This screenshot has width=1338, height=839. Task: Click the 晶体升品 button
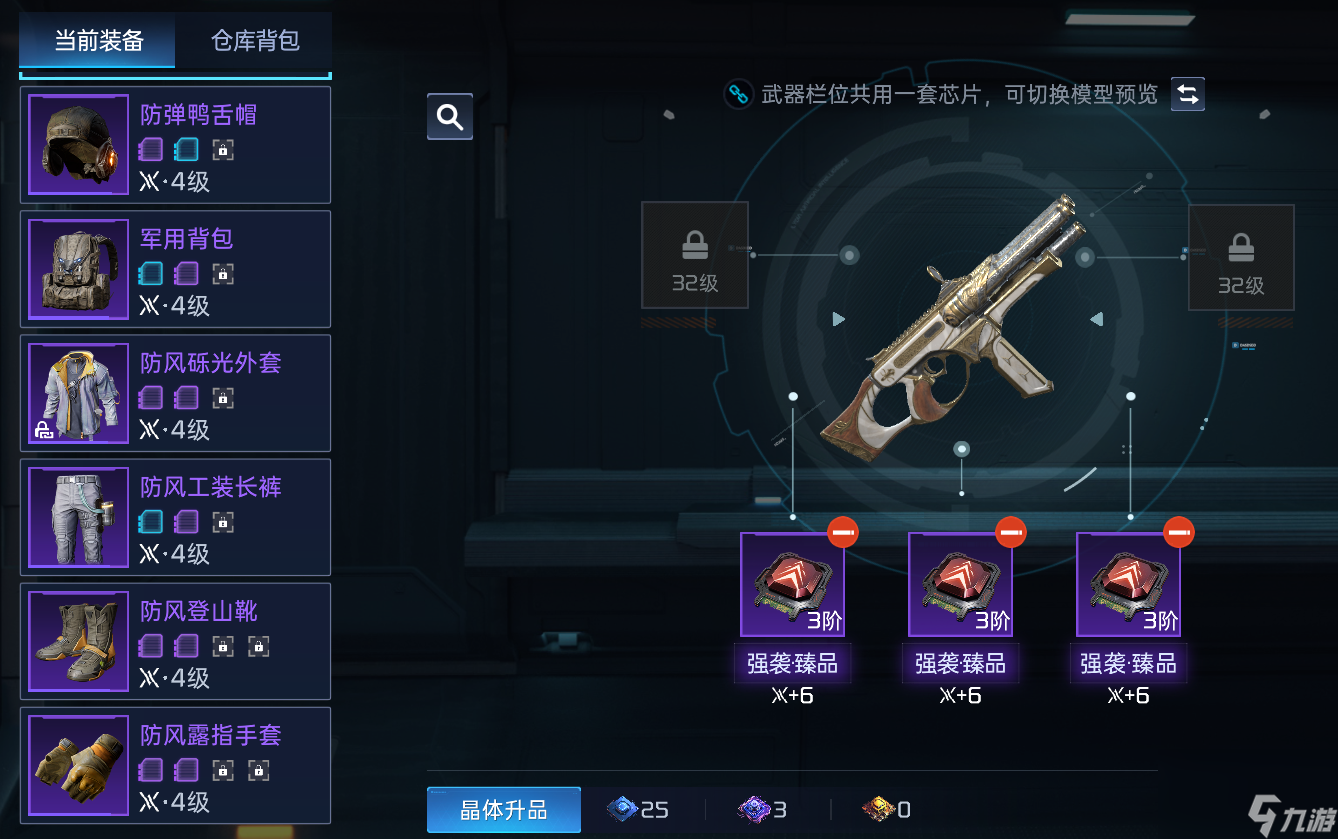(x=503, y=810)
